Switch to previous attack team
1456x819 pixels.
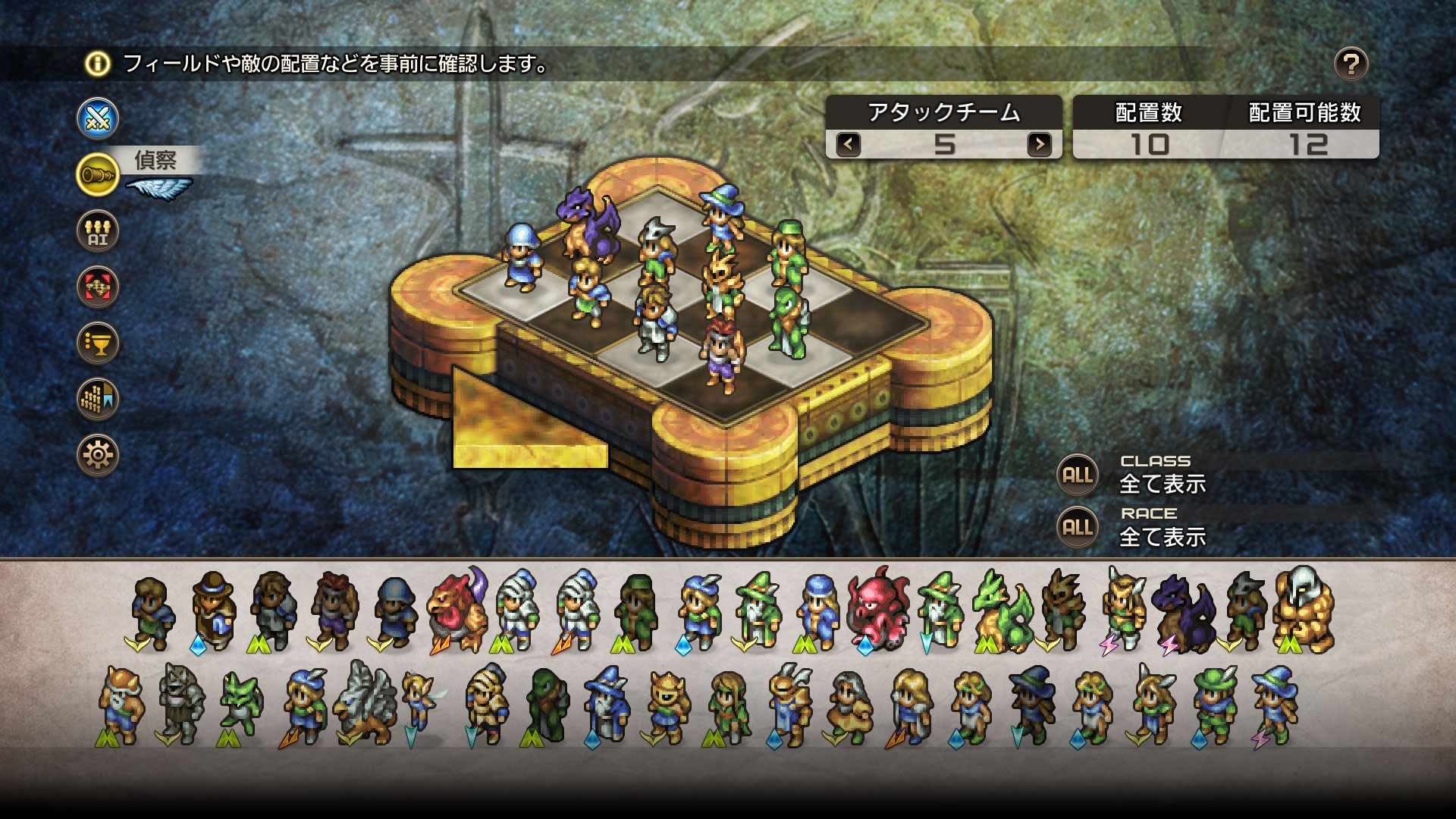tap(849, 144)
